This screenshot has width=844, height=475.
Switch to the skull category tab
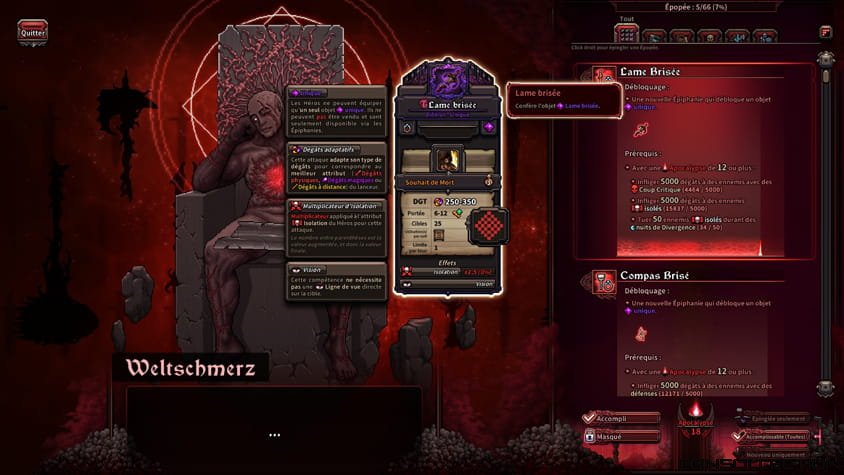pos(711,36)
